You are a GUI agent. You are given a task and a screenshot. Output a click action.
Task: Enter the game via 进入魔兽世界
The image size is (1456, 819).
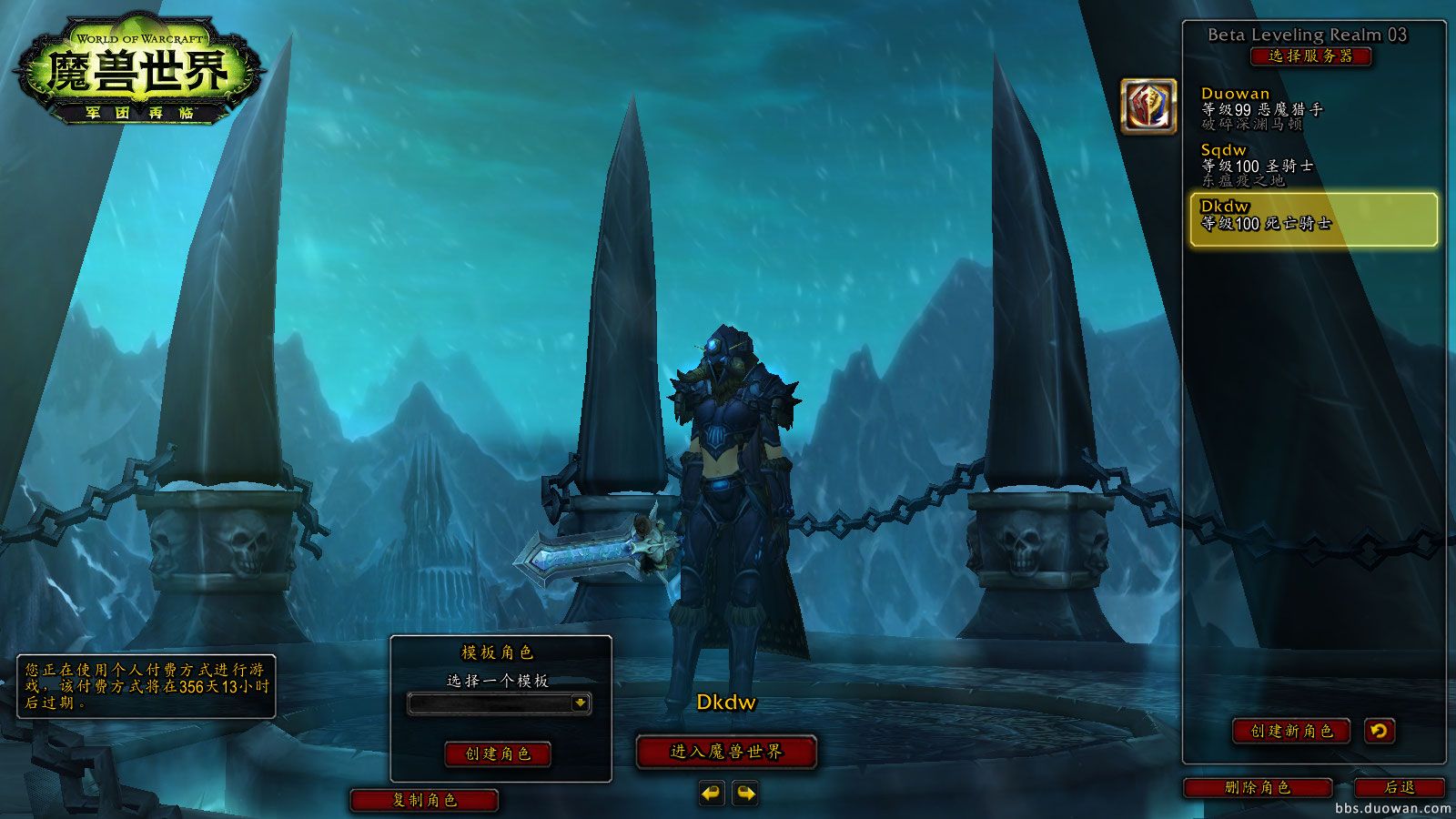pos(726,752)
